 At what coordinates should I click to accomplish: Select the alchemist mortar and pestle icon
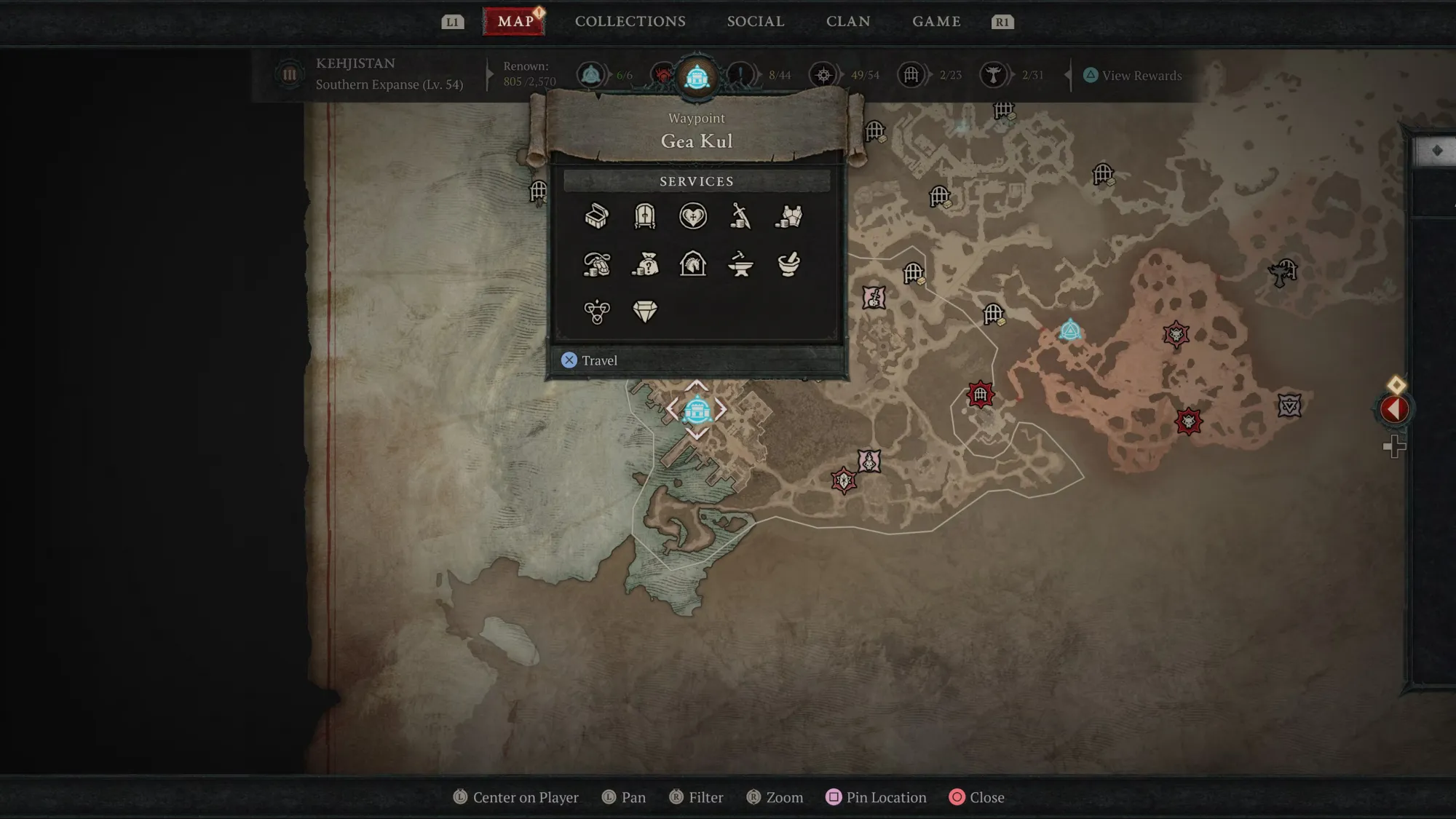pyautogui.click(x=788, y=264)
